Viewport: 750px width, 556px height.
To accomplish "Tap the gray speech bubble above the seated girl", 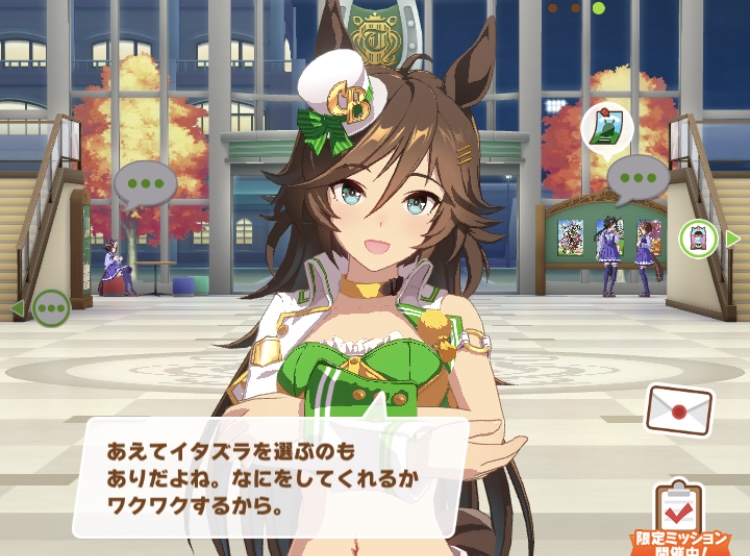I will [x=145, y=184].
